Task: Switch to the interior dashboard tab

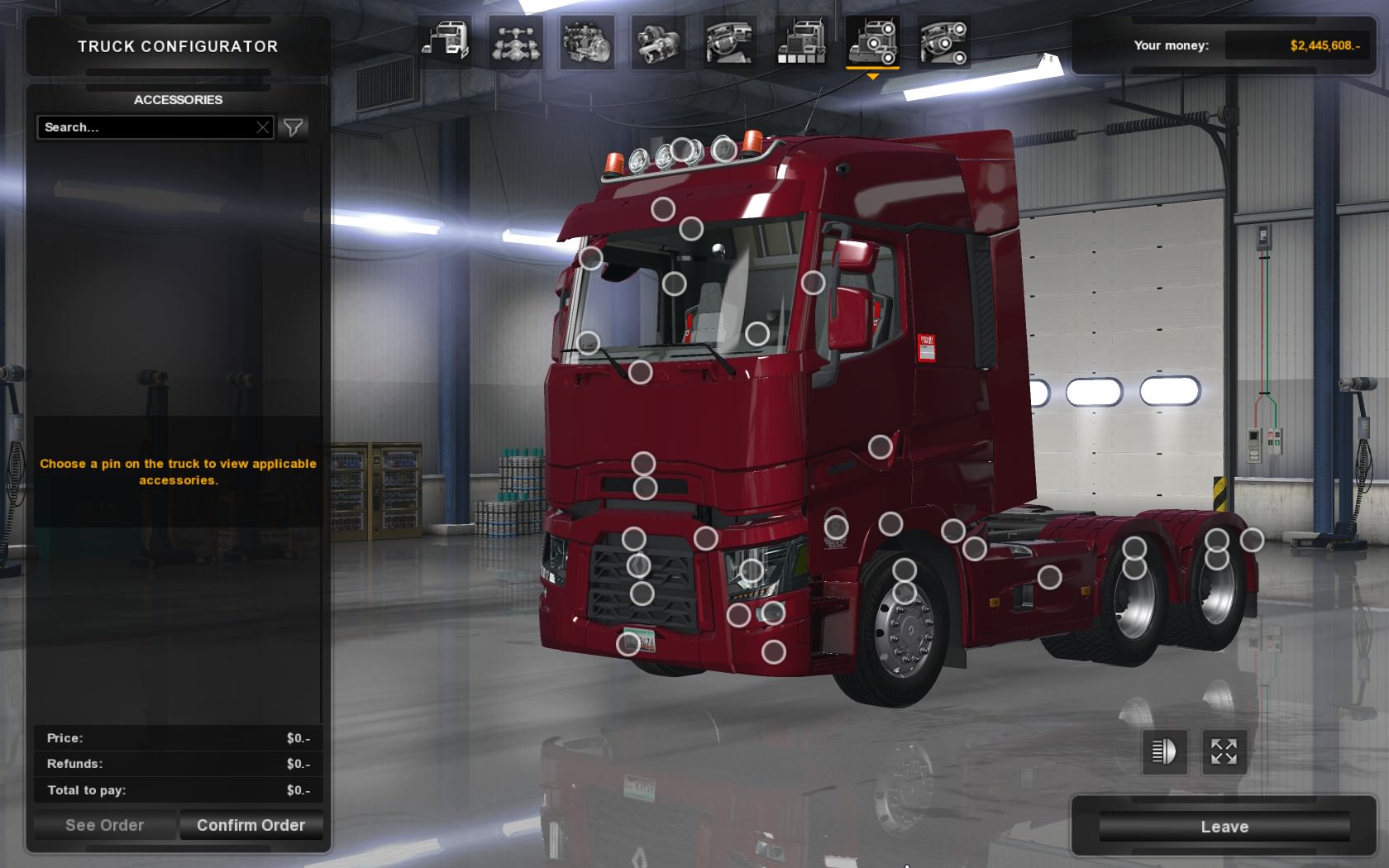Action: click(729, 41)
